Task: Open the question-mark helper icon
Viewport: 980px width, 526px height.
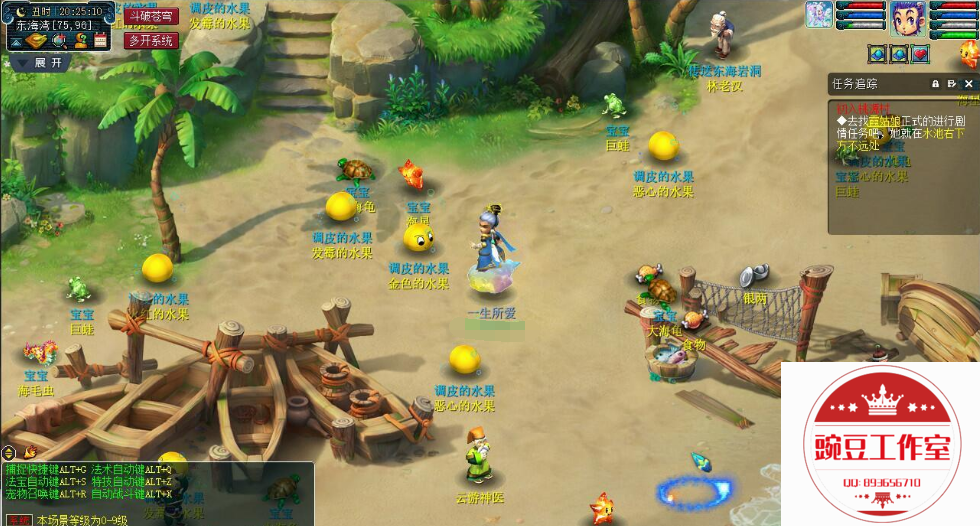Action: (x=80, y=41)
